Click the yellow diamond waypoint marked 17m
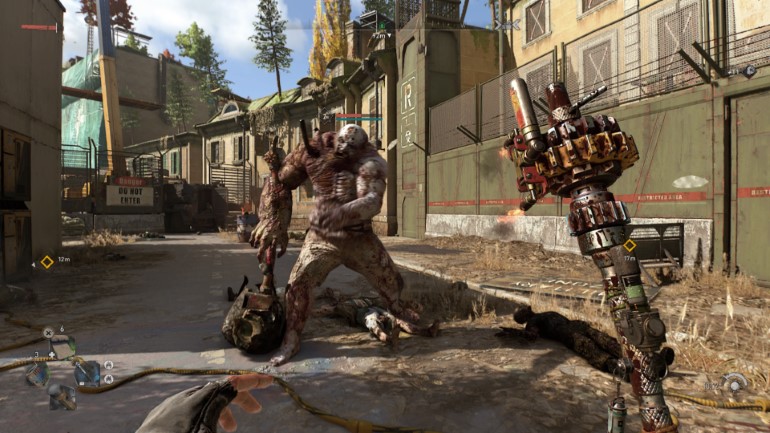770x433 pixels. pyautogui.click(x=629, y=245)
